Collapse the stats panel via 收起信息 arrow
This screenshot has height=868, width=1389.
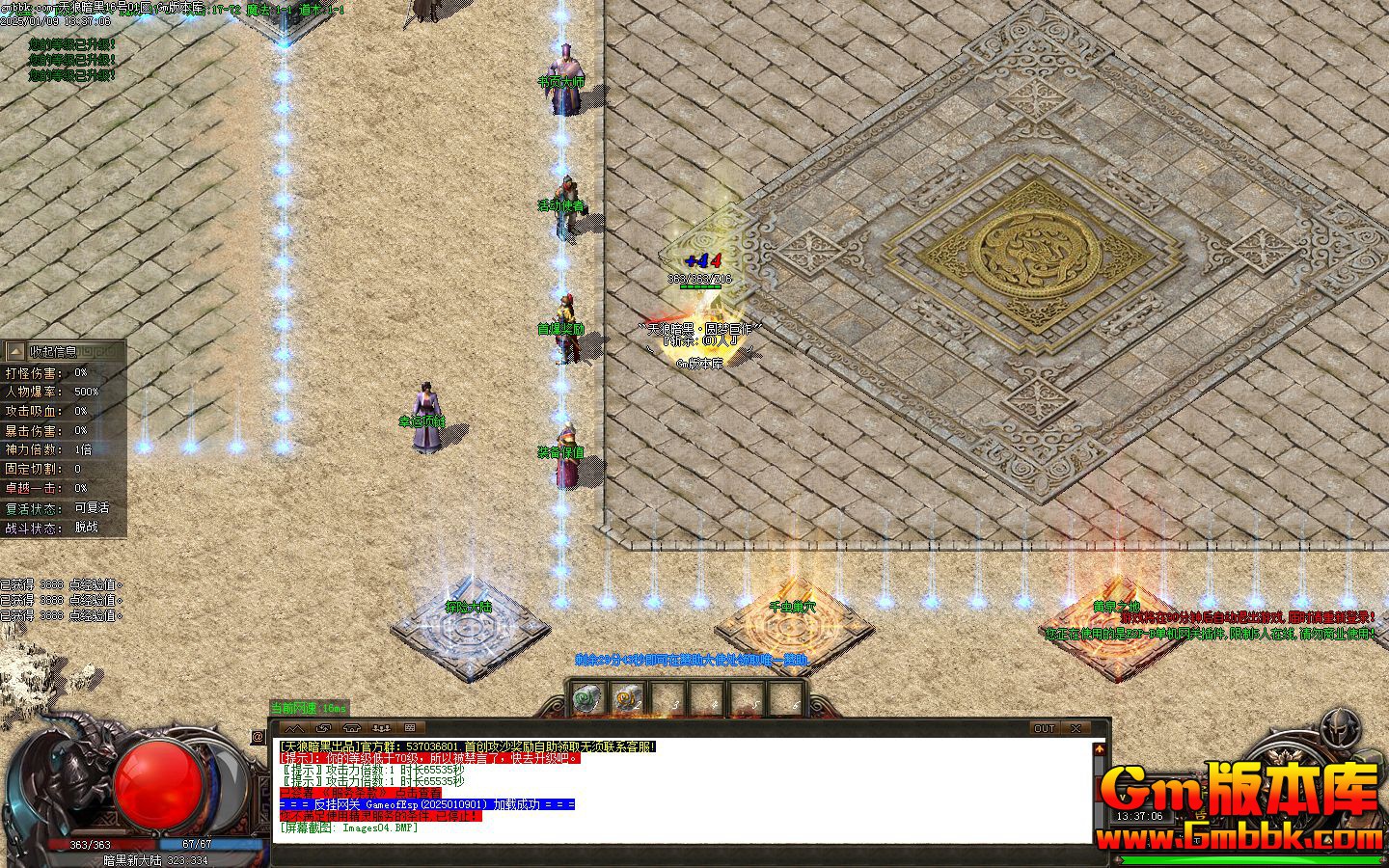click(14, 351)
